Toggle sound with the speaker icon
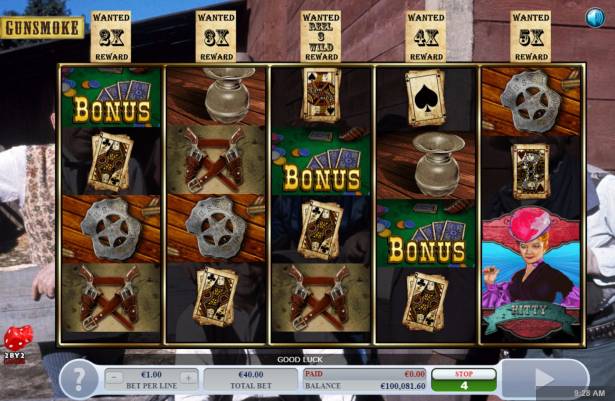The height and width of the screenshot is (401, 615). click(594, 17)
